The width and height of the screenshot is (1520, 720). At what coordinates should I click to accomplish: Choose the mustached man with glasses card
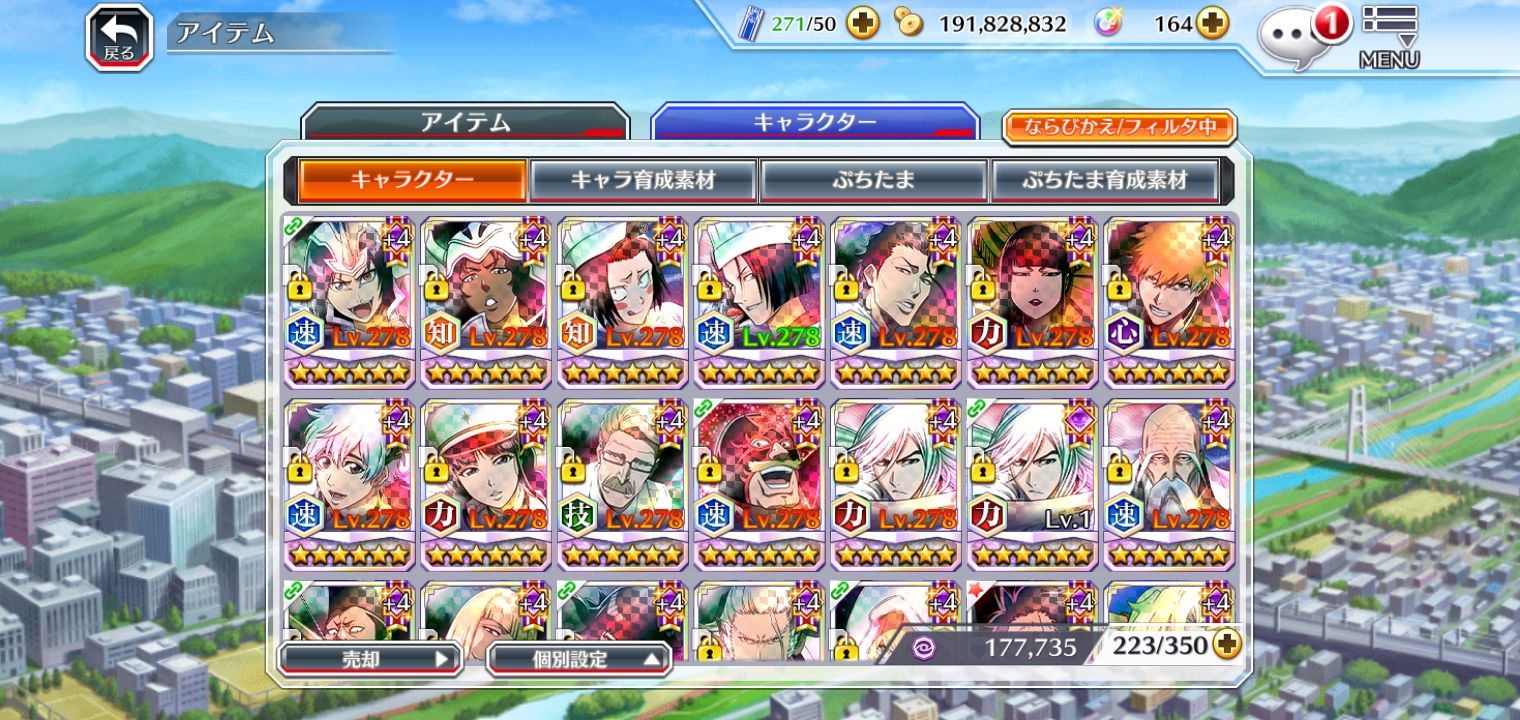point(622,482)
